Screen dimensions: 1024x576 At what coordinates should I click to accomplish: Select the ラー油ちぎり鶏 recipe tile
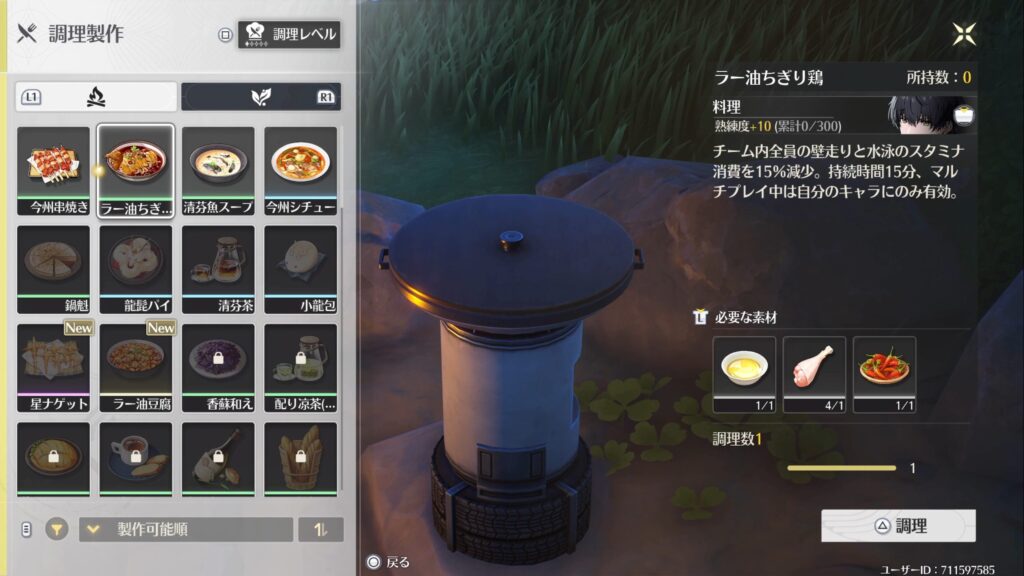(136, 168)
